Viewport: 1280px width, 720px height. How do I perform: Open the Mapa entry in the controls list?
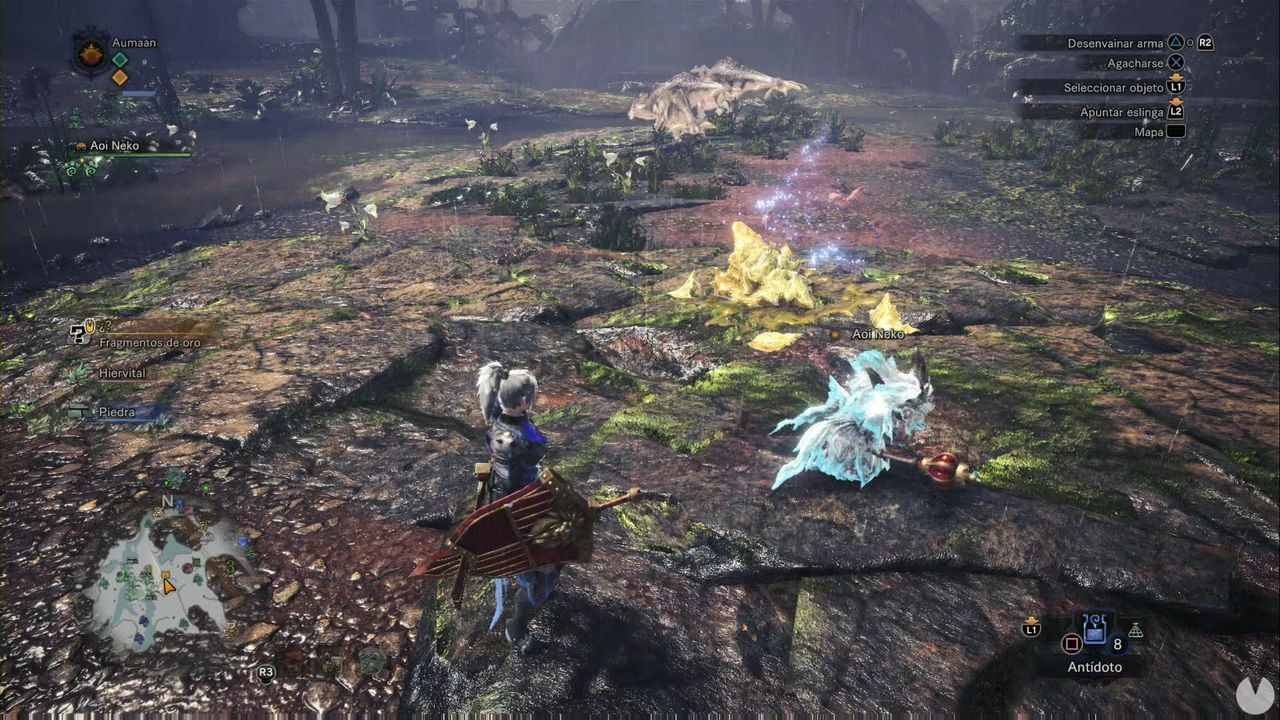tap(1149, 131)
